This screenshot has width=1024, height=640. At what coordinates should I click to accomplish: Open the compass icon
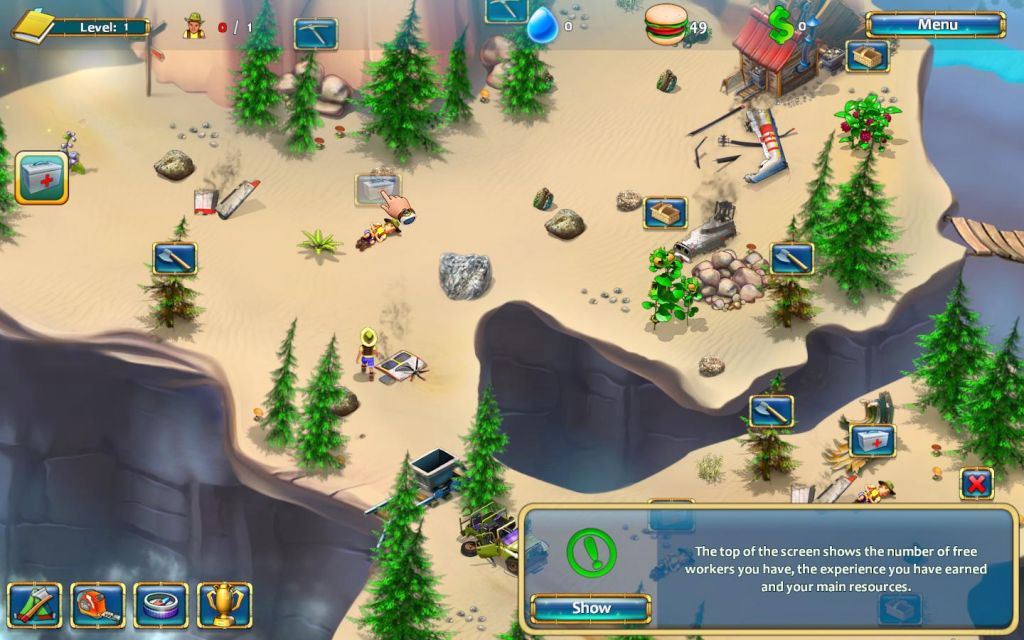161,604
